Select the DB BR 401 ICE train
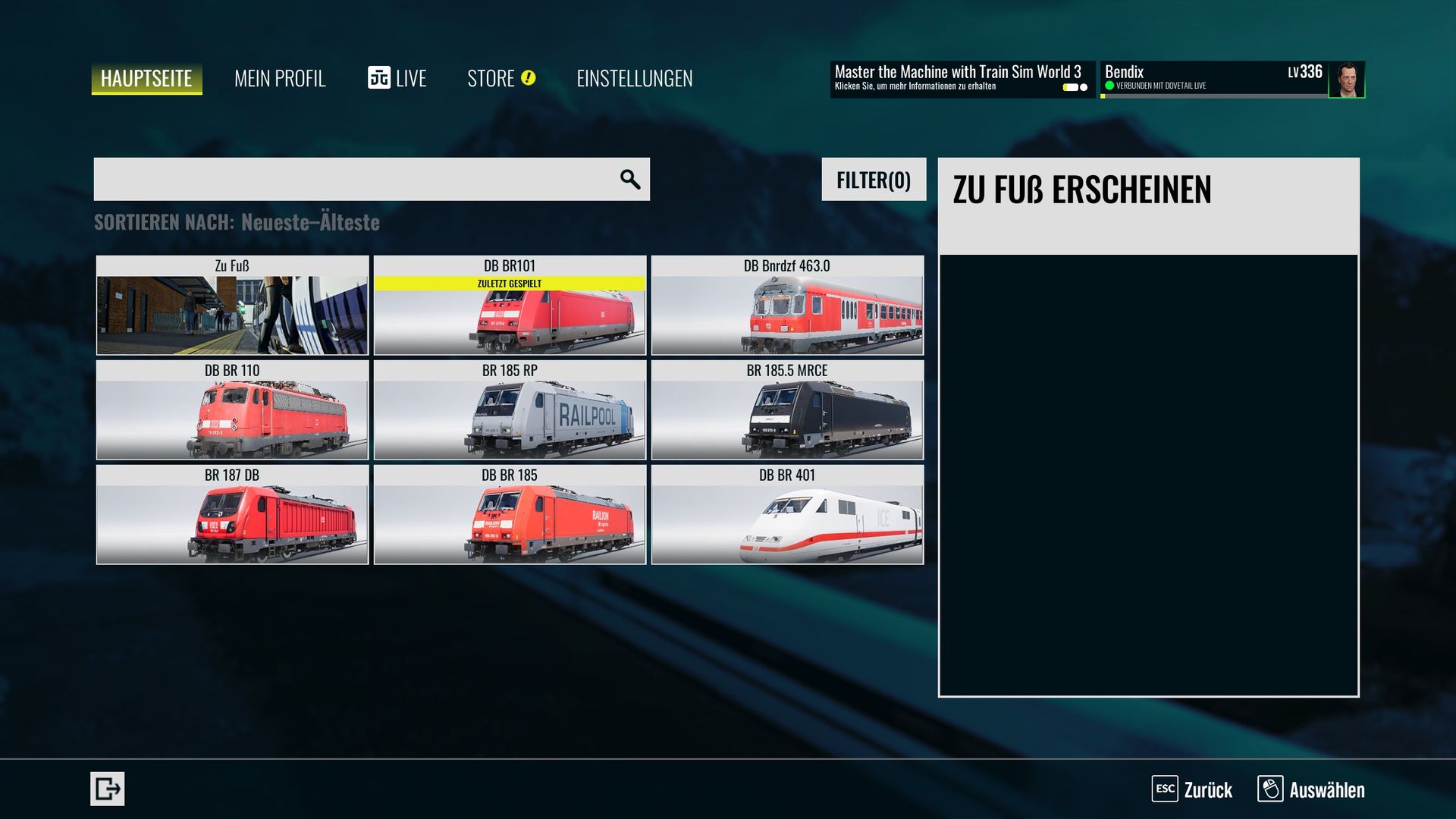This screenshot has height=819, width=1456. [x=787, y=515]
